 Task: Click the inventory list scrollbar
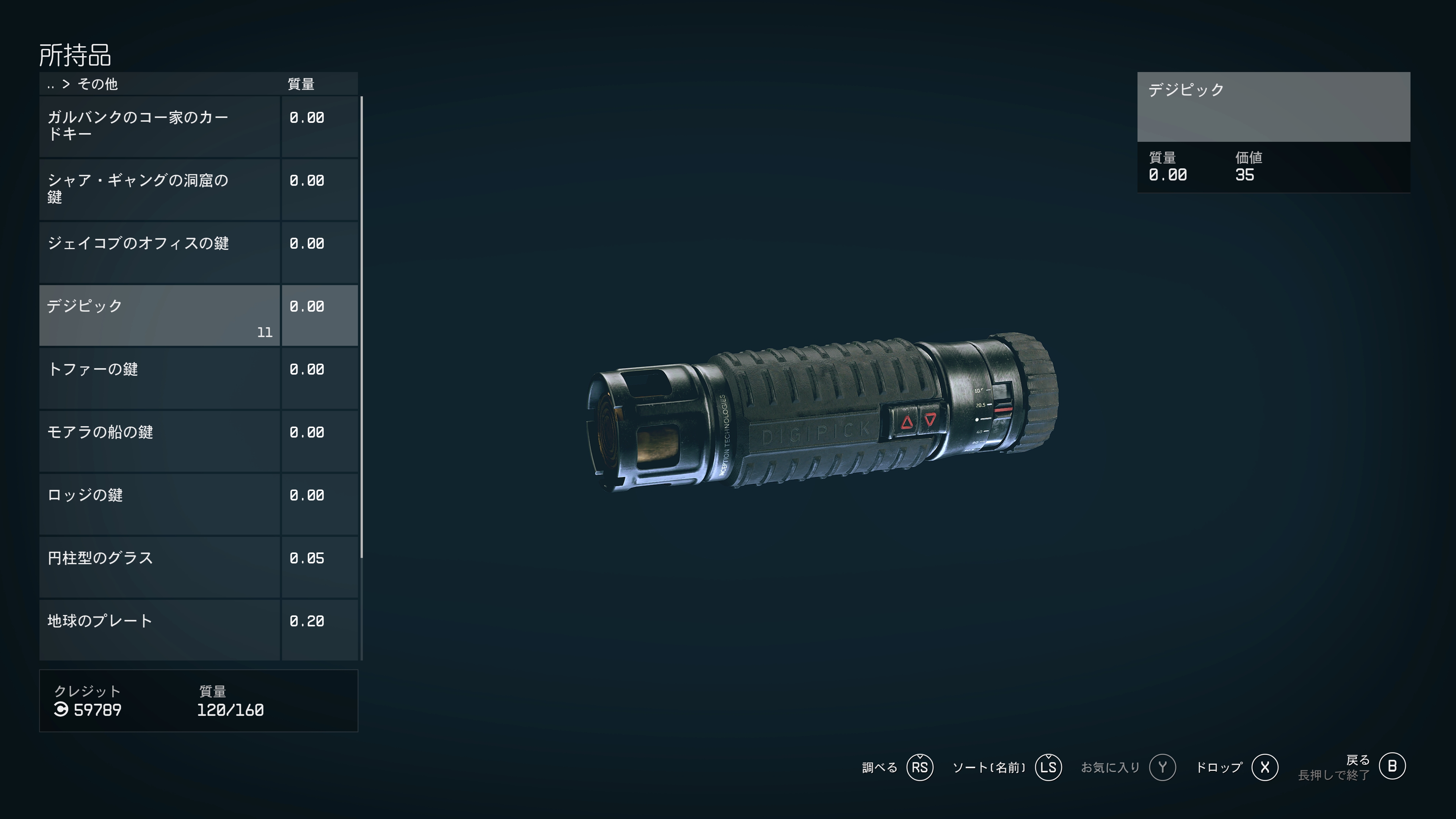pos(361,328)
